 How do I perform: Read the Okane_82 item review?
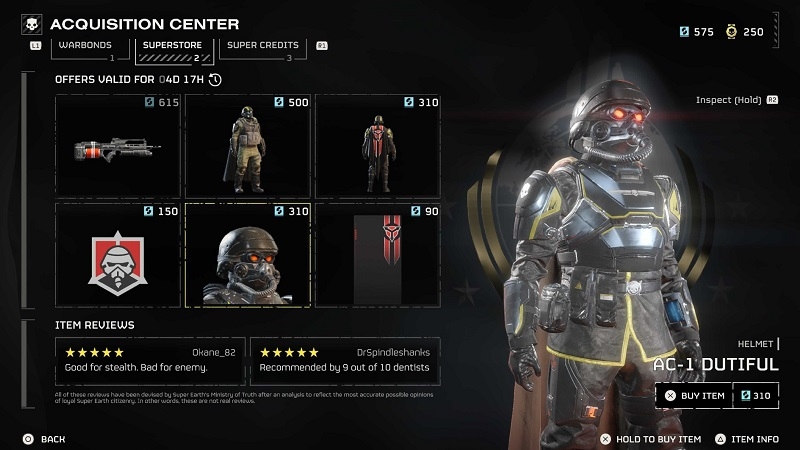click(149, 360)
